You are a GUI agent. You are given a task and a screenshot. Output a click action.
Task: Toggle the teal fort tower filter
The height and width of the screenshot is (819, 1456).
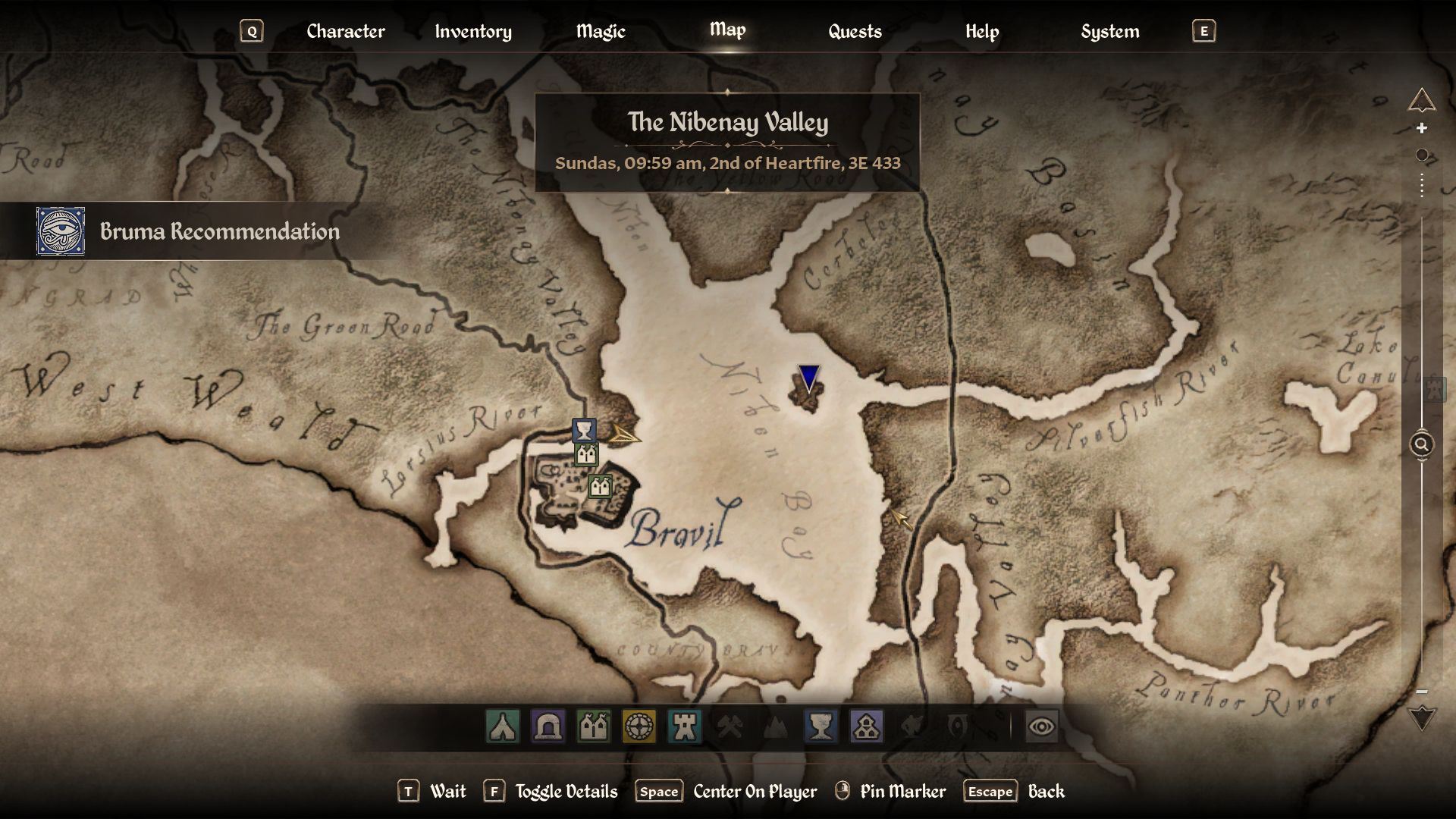(x=685, y=726)
